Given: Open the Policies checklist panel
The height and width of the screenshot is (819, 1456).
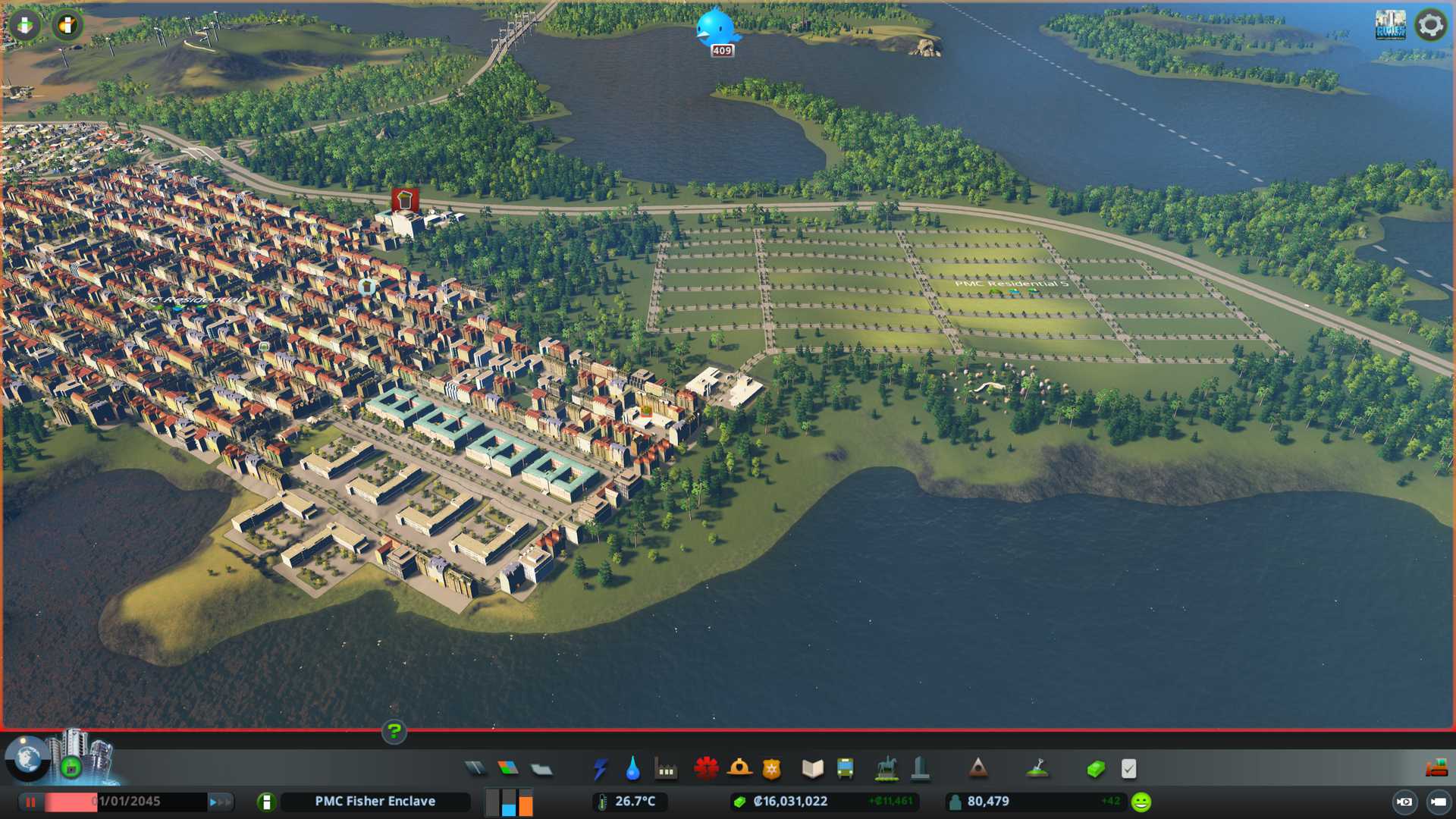Looking at the screenshot, I should click(x=1128, y=769).
